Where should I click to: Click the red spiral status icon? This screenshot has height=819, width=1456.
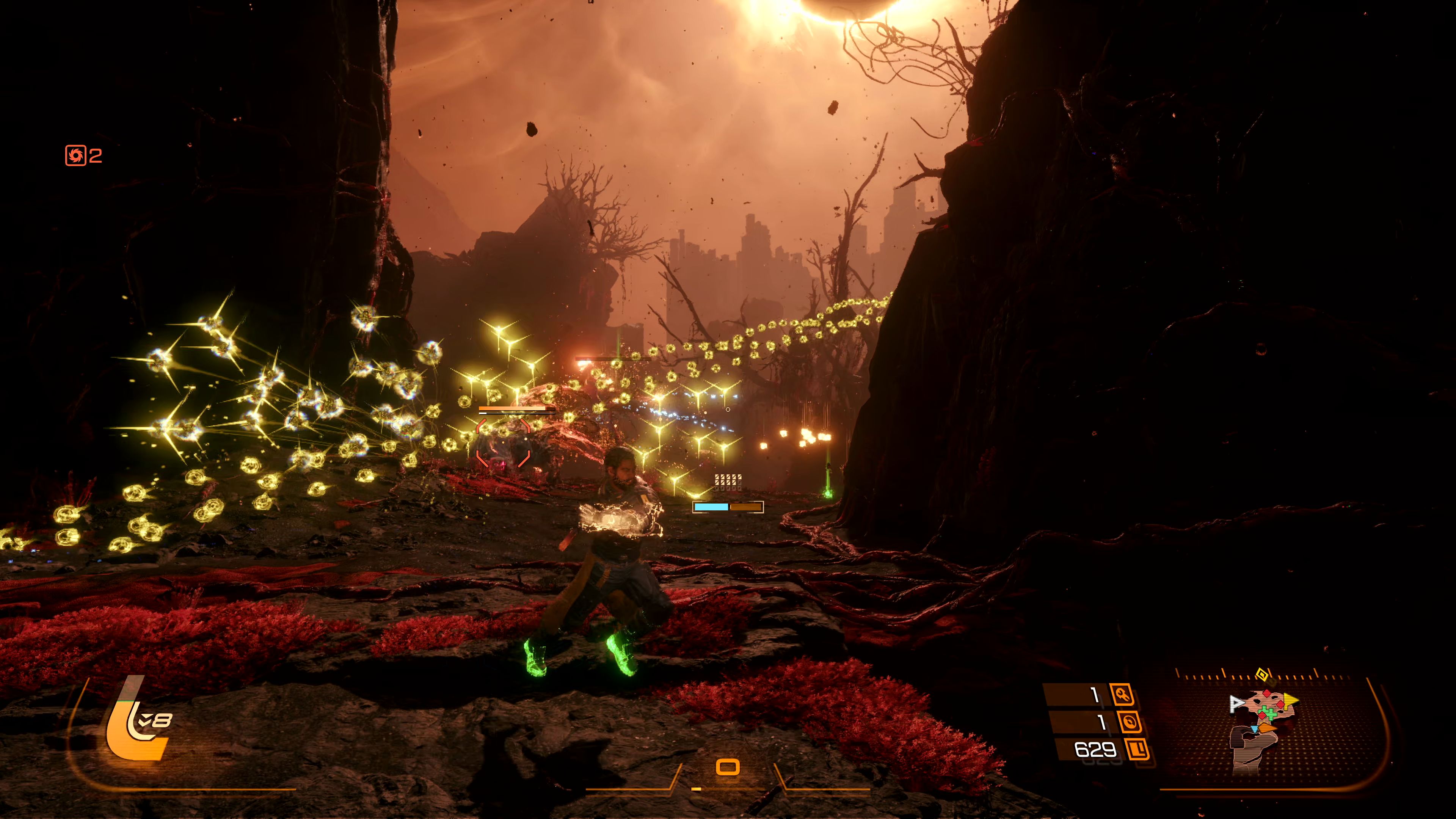tap(75, 155)
